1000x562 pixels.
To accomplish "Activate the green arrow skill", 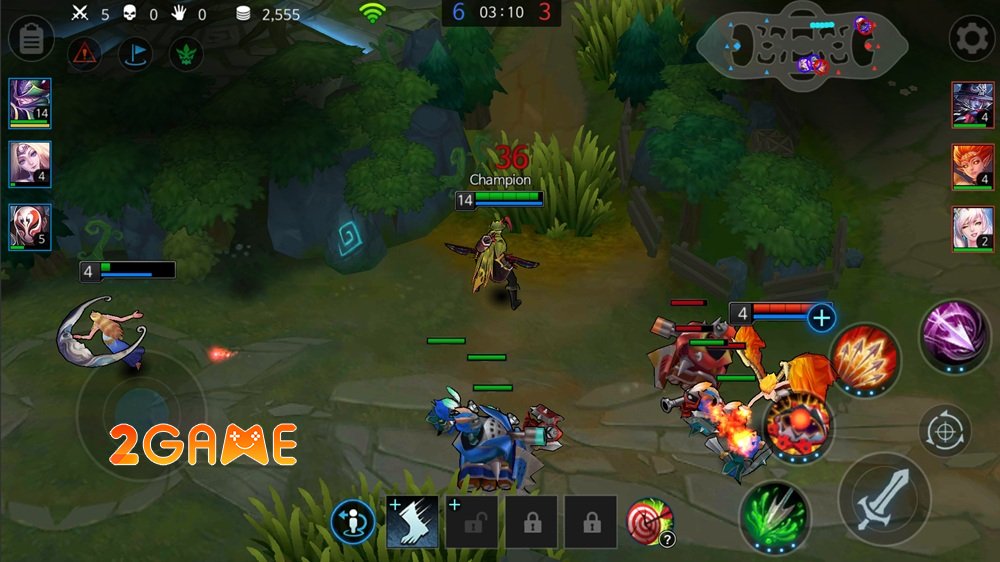I will (774, 513).
